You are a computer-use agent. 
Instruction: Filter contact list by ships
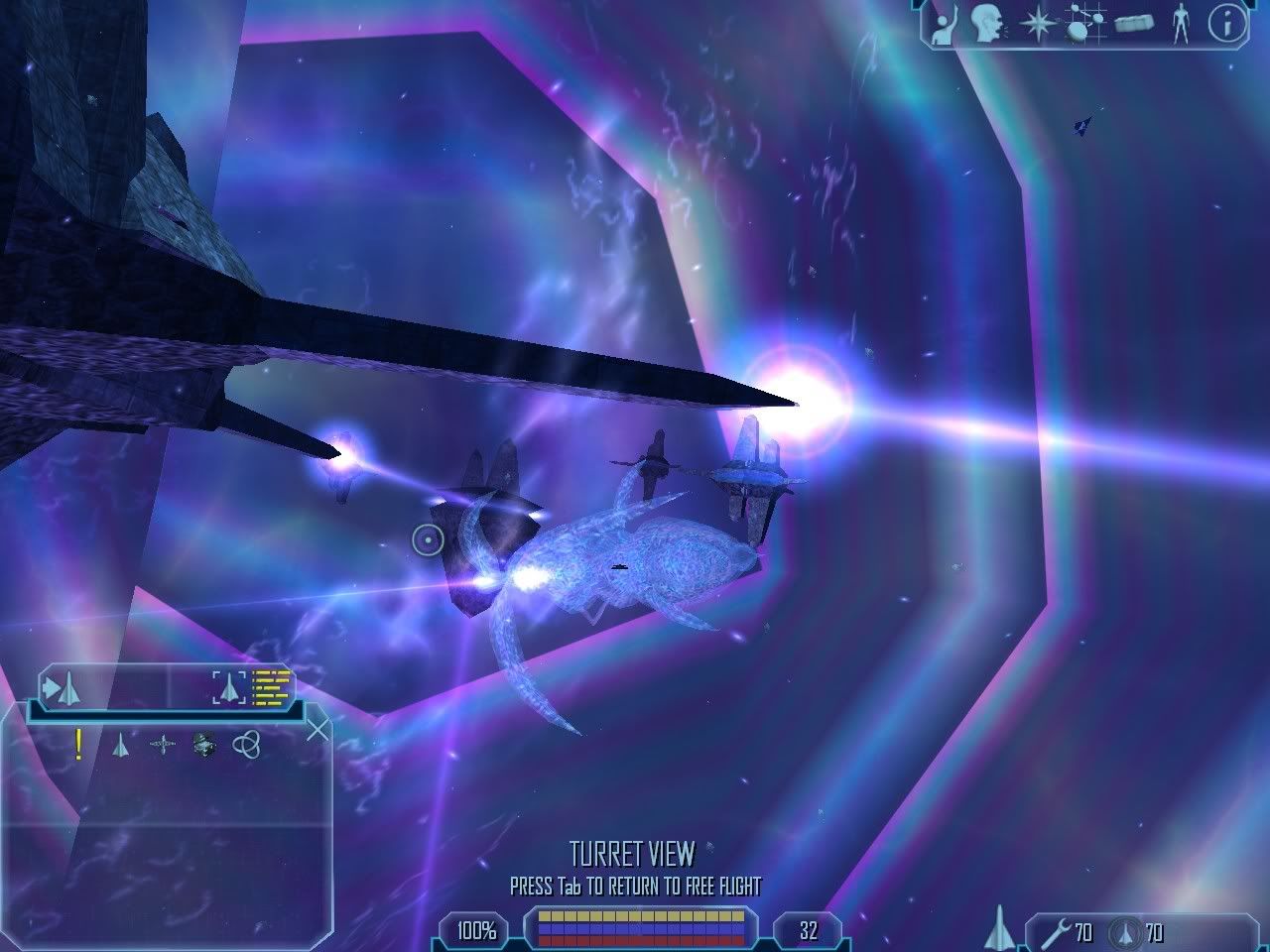[x=120, y=744]
